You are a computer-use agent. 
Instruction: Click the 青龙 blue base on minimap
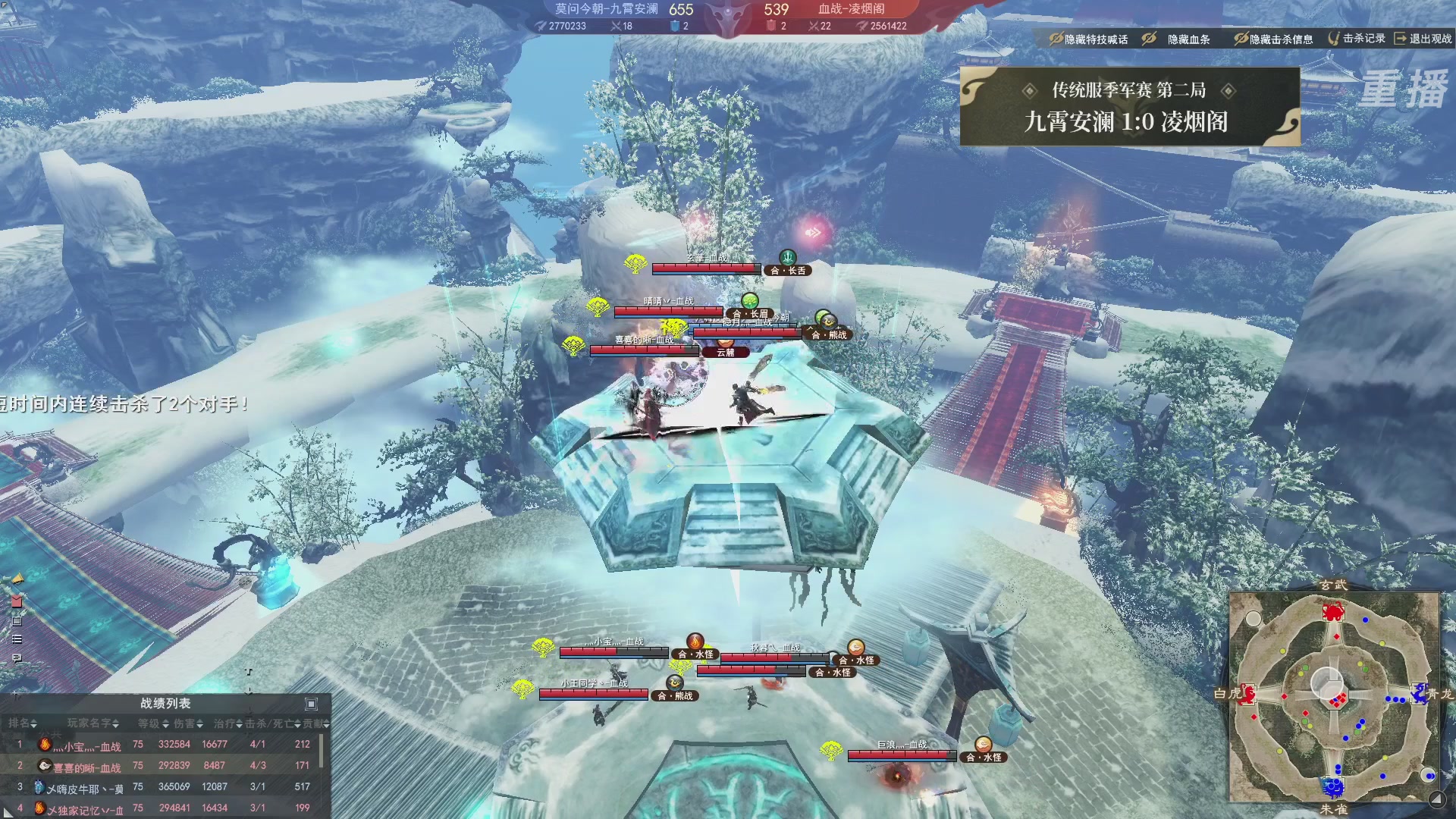[x=1419, y=693]
